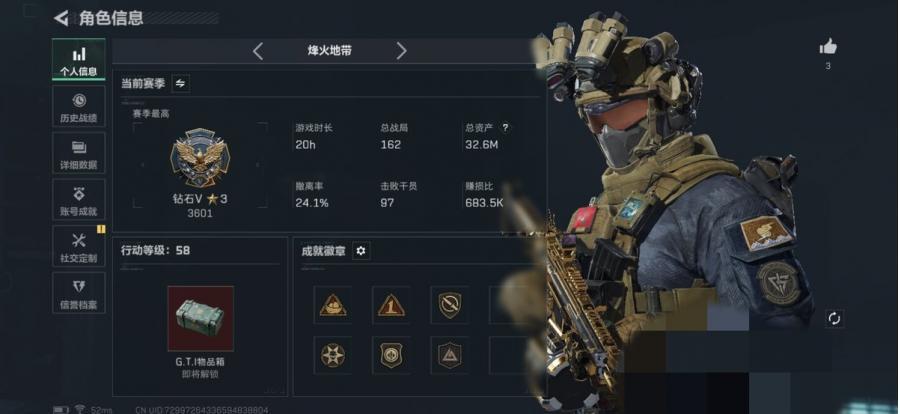
Task: Open the 社交定制 tab
Action: [79, 246]
